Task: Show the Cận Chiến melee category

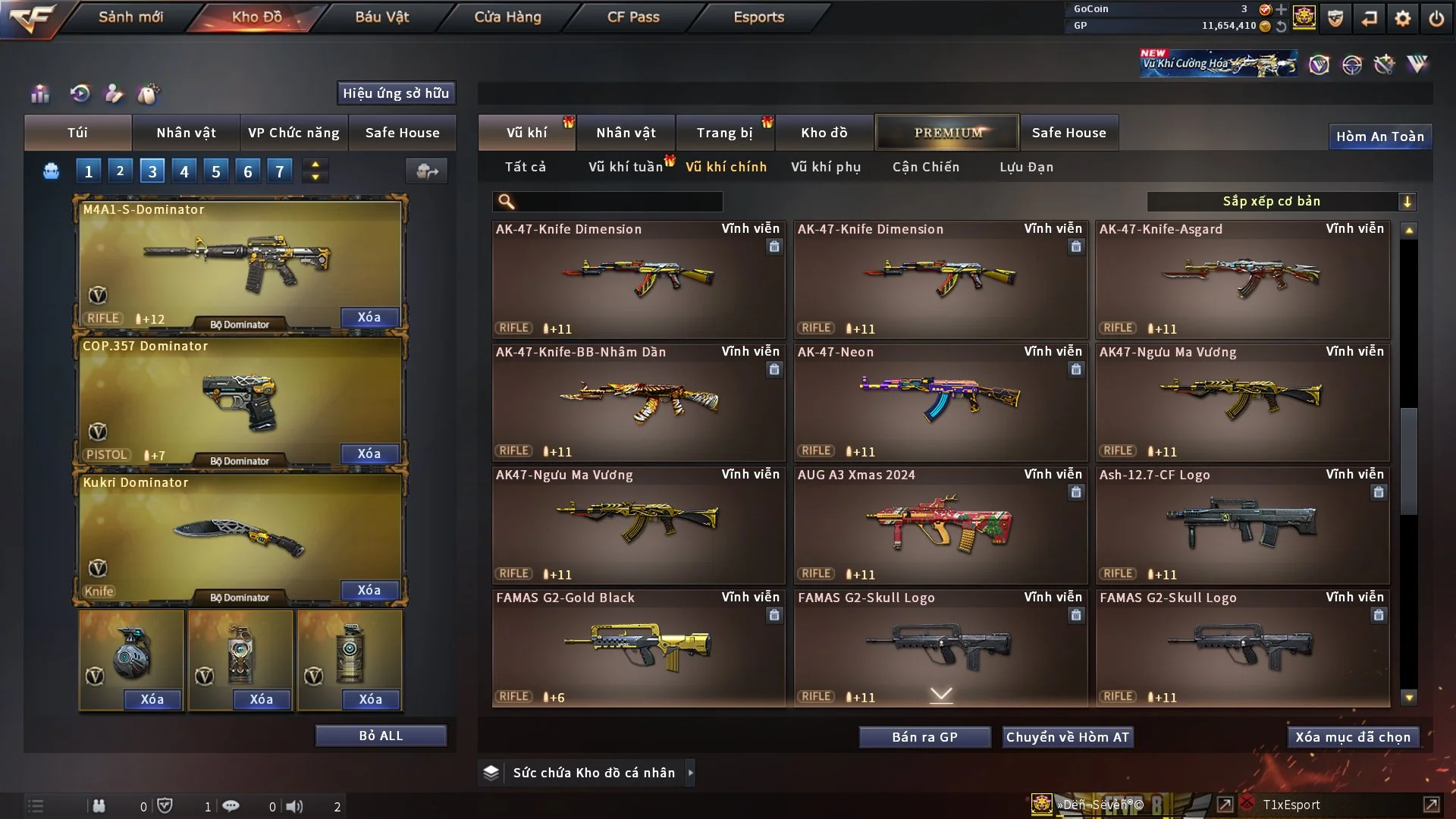Action: [x=925, y=167]
